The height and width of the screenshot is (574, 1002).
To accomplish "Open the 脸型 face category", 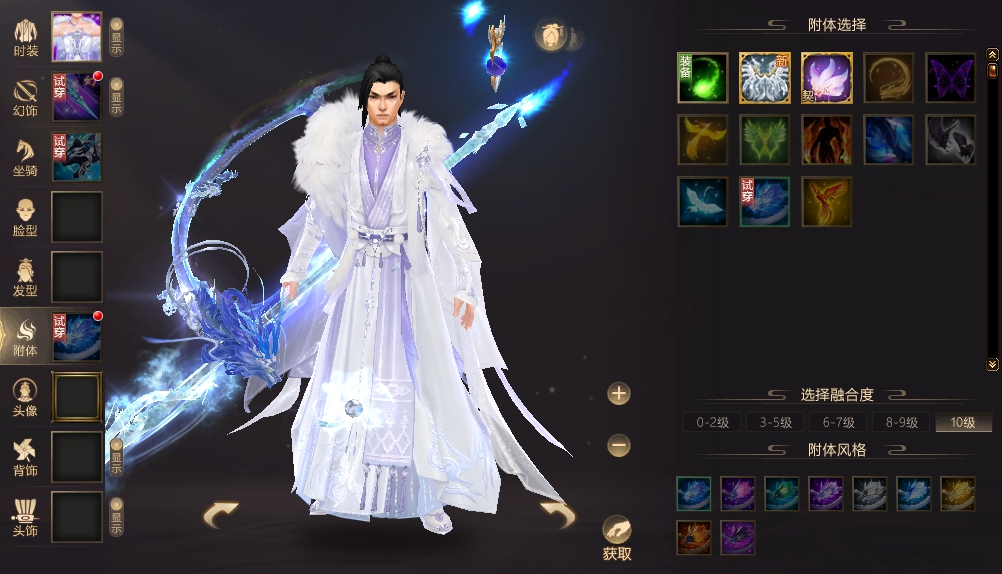I will tap(27, 217).
